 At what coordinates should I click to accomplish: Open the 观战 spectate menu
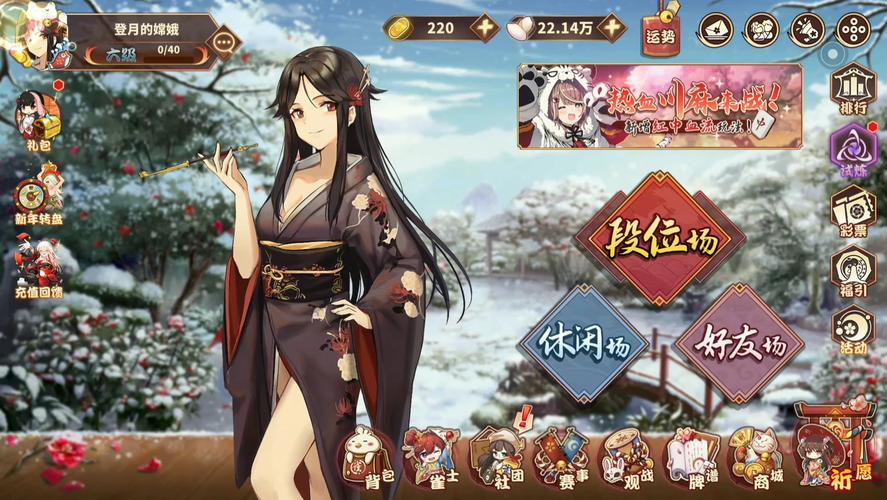626,461
